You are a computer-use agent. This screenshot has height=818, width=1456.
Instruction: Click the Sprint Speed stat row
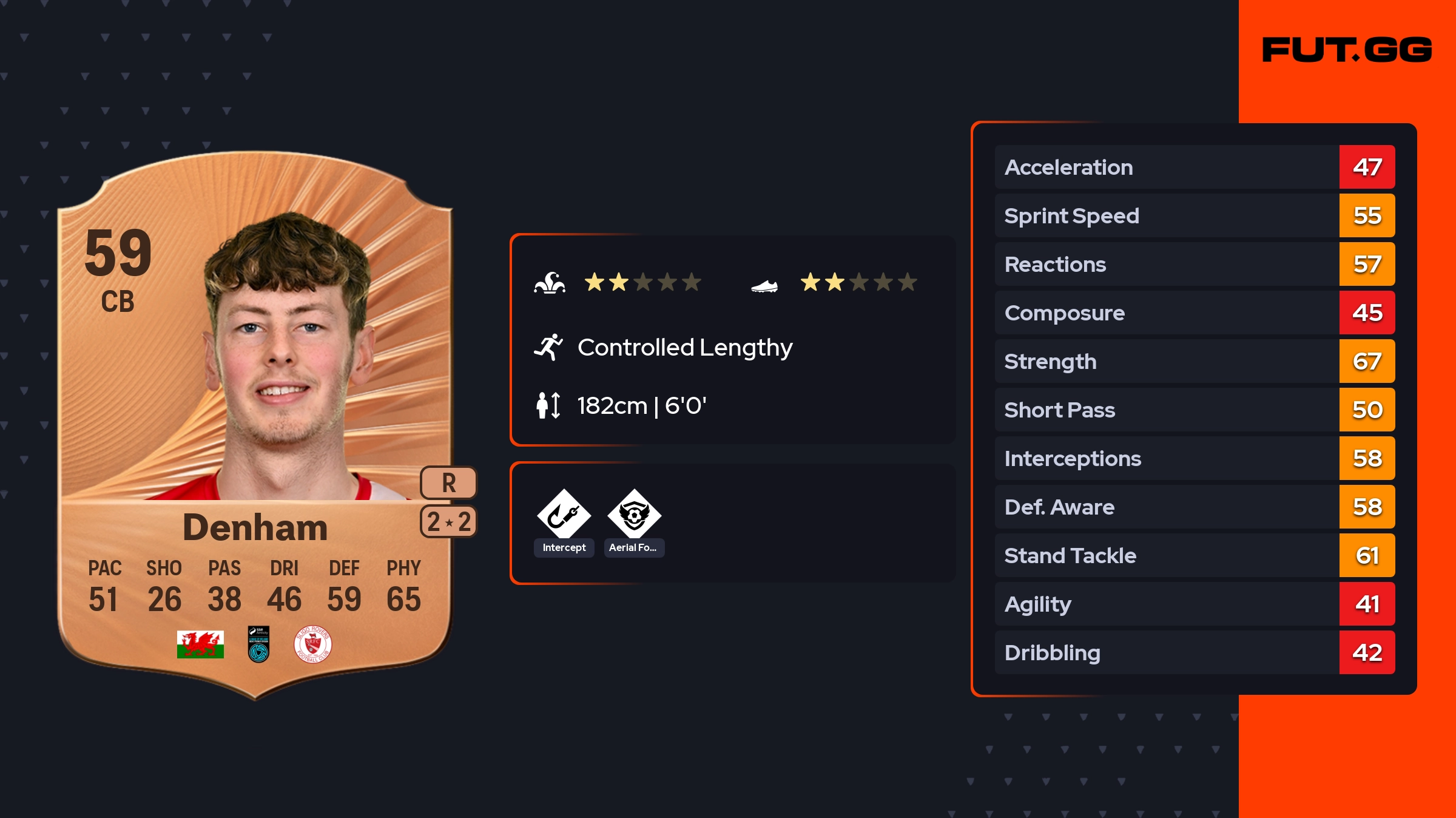tap(1194, 215)
